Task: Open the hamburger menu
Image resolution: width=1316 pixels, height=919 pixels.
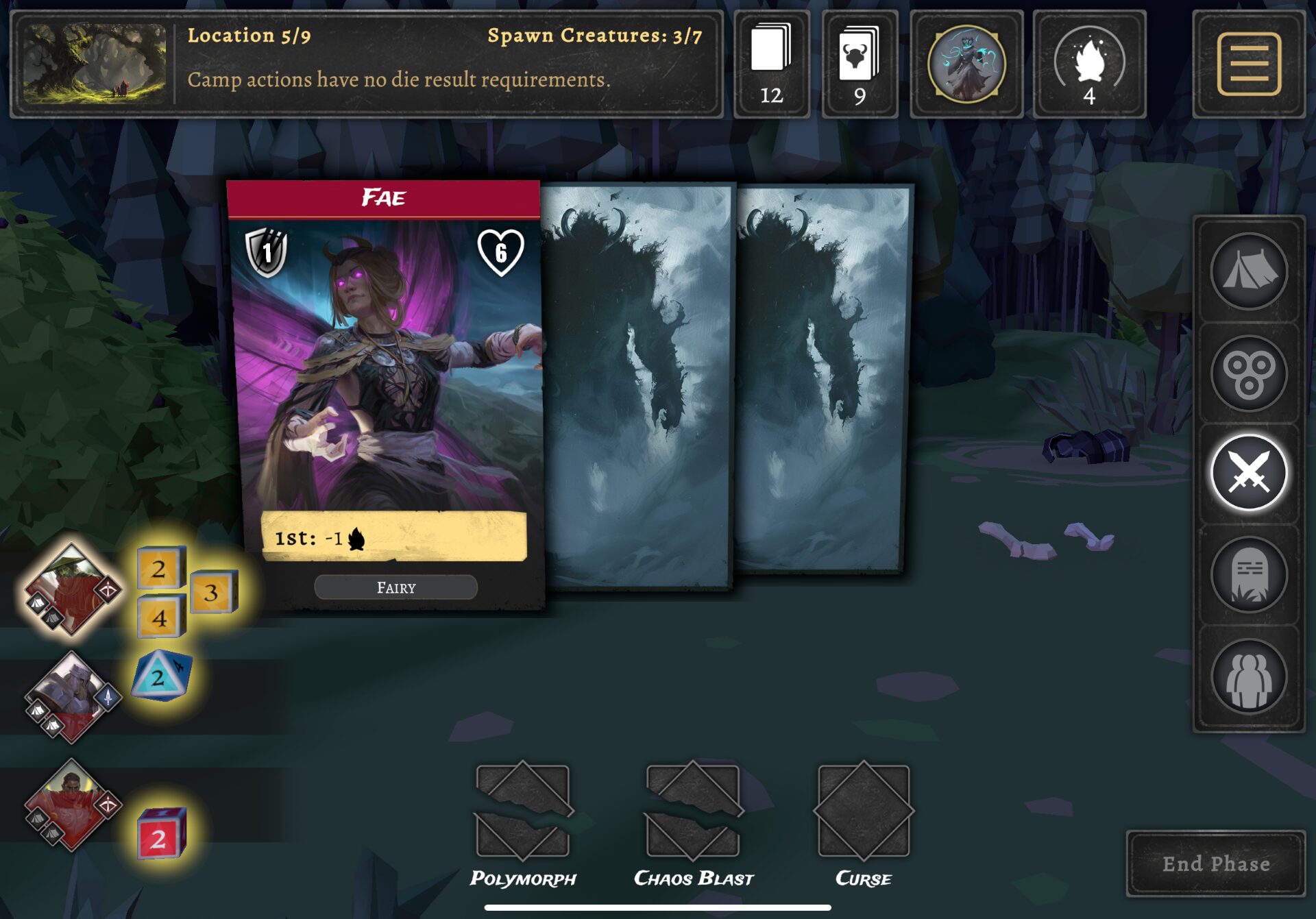Action: click(1248, 64)
